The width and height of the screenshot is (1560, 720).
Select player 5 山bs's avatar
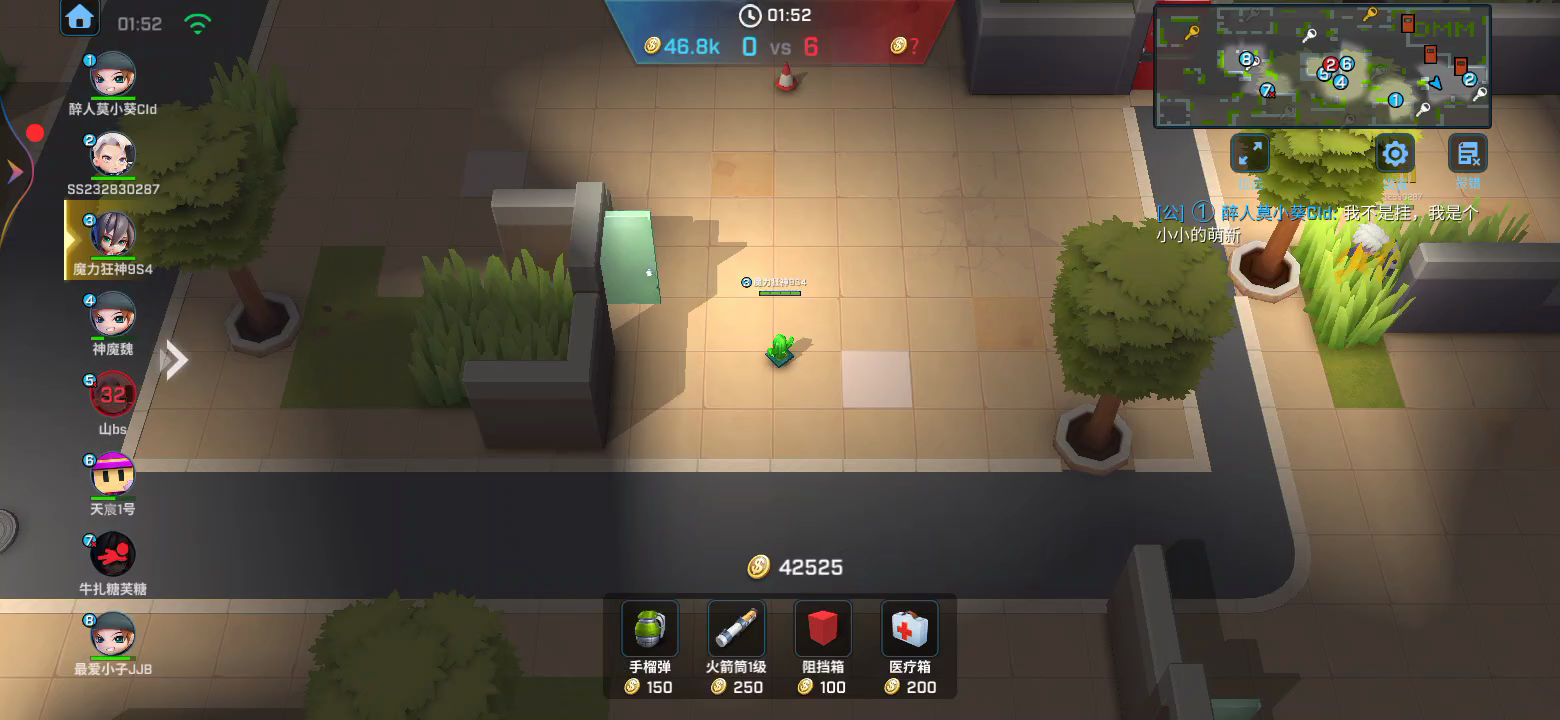113,394
